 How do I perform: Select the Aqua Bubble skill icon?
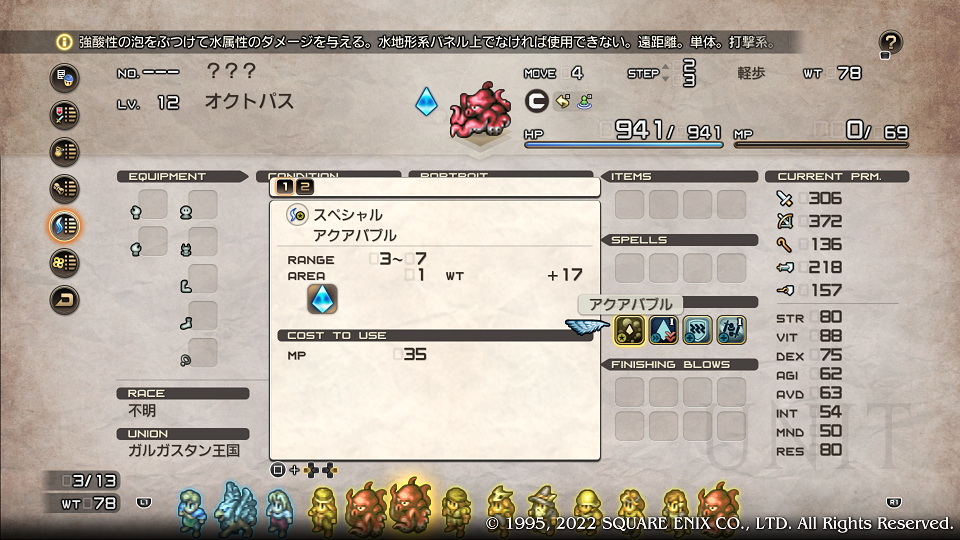click(628, 329)
